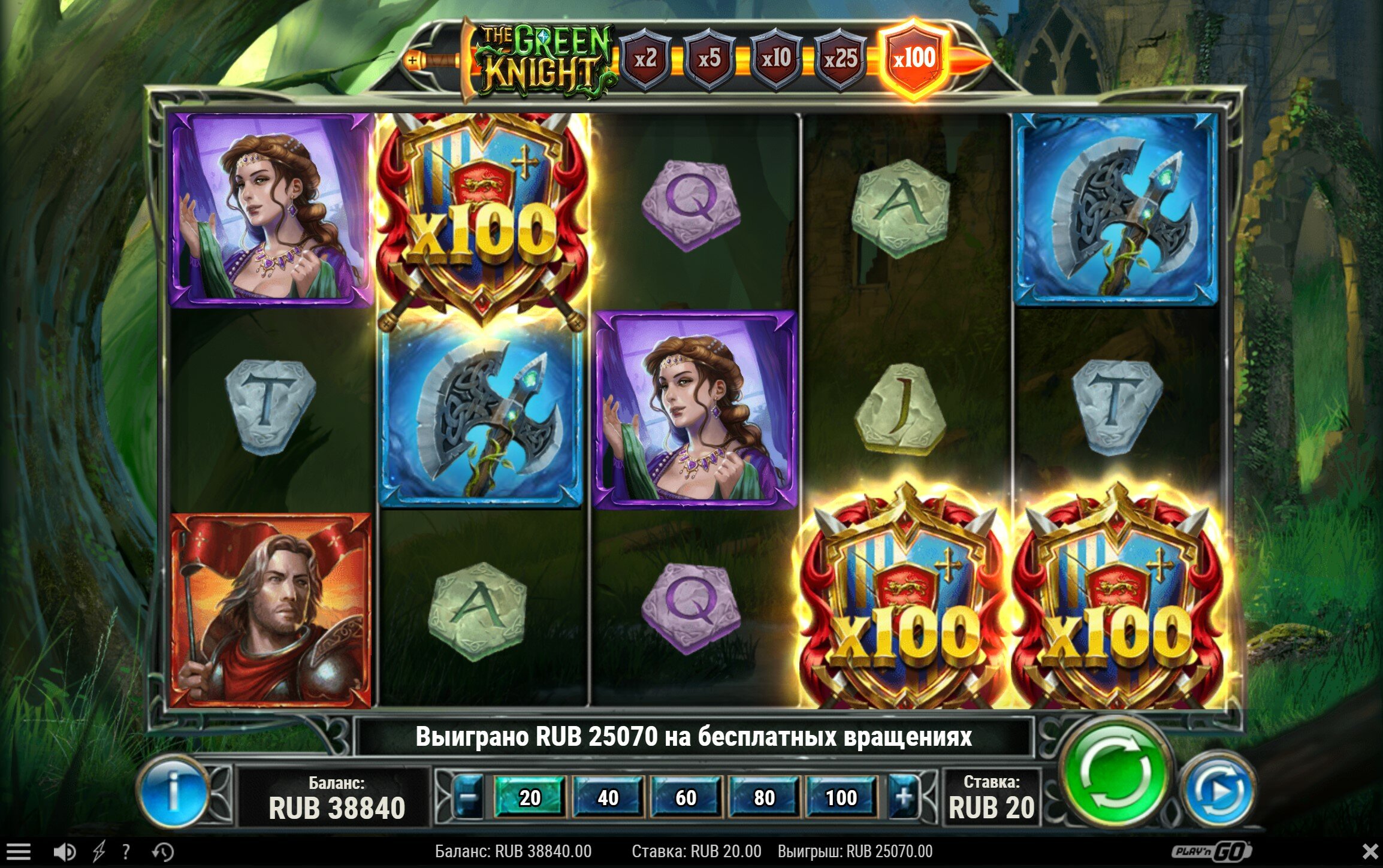Open help with the question mark
The image size is (1383, 868).
pos(126,851)
